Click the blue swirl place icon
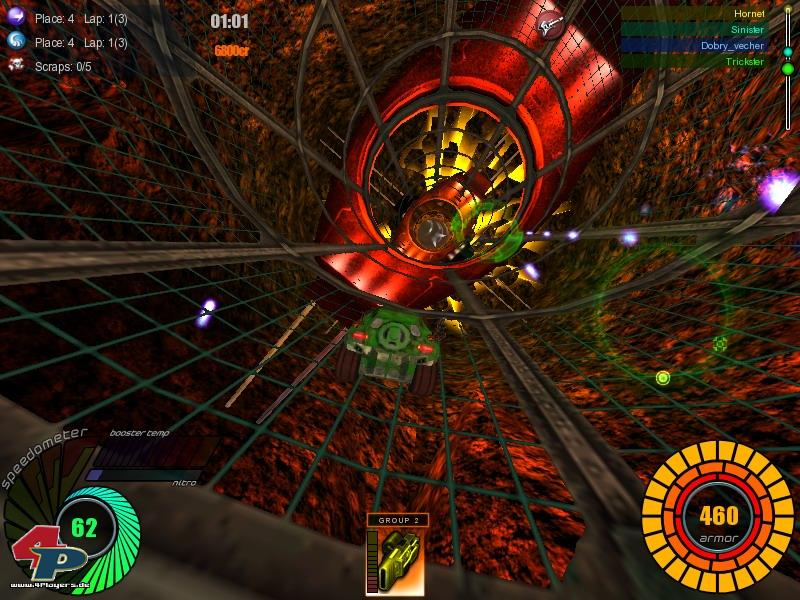800x600 pixels. [16, 41]
